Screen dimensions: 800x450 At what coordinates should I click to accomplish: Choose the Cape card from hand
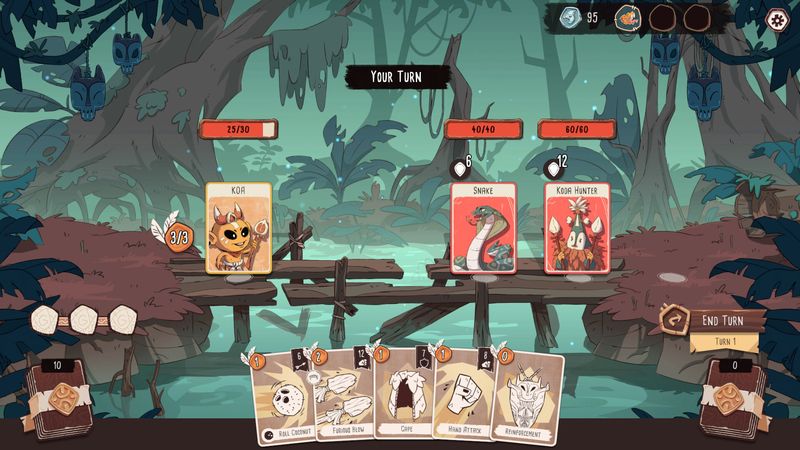405,397
